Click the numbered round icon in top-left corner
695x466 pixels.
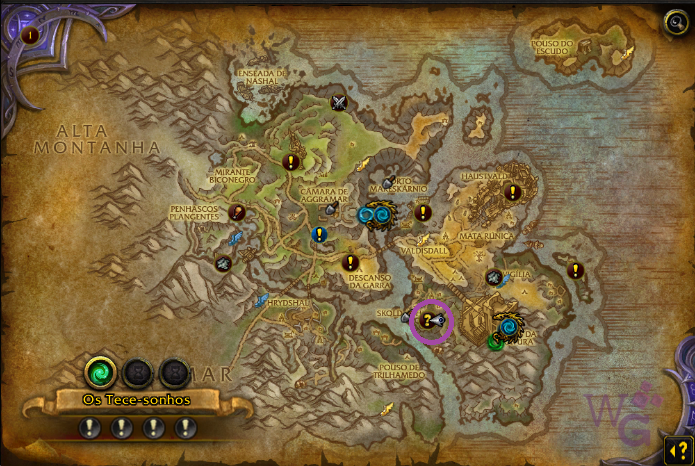coord(30,35)
